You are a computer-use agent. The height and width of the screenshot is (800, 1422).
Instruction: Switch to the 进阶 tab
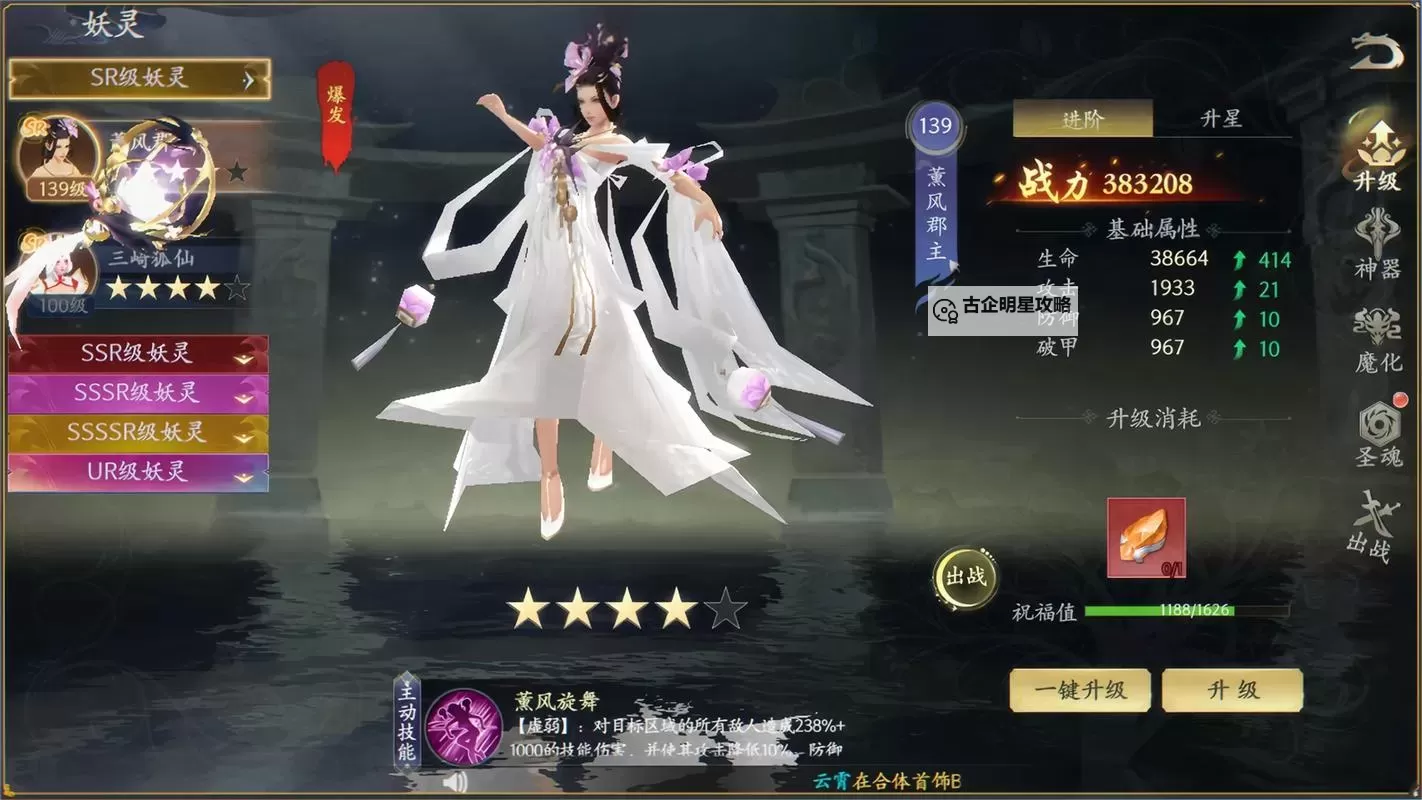pos(1082,119)
